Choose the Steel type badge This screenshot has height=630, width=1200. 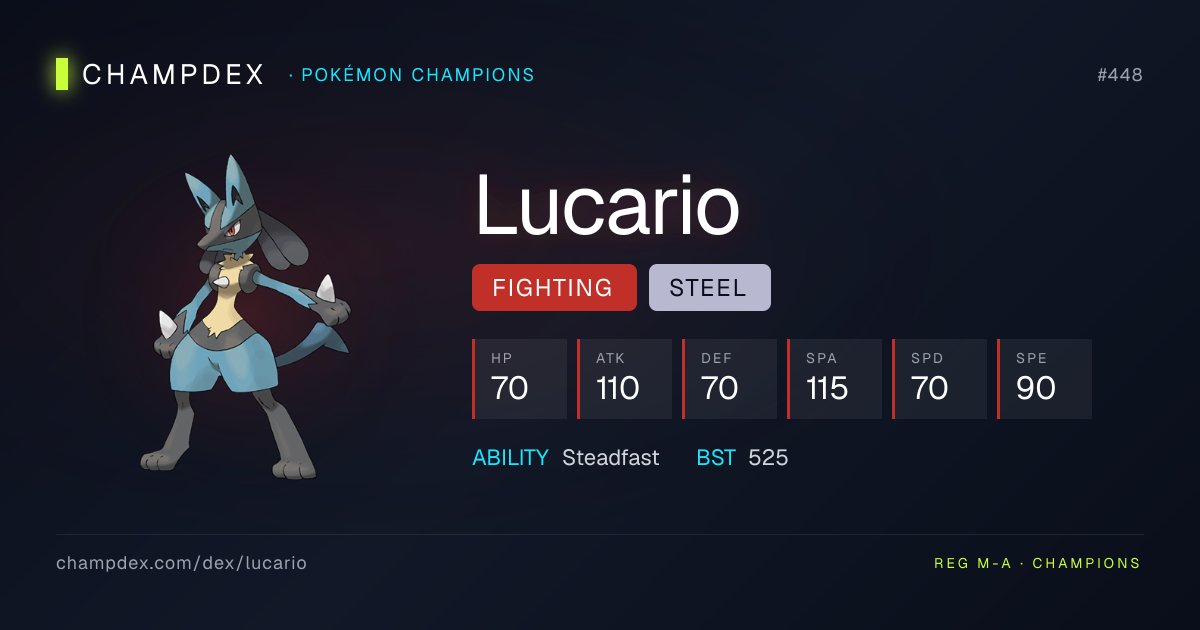[709, 288]
